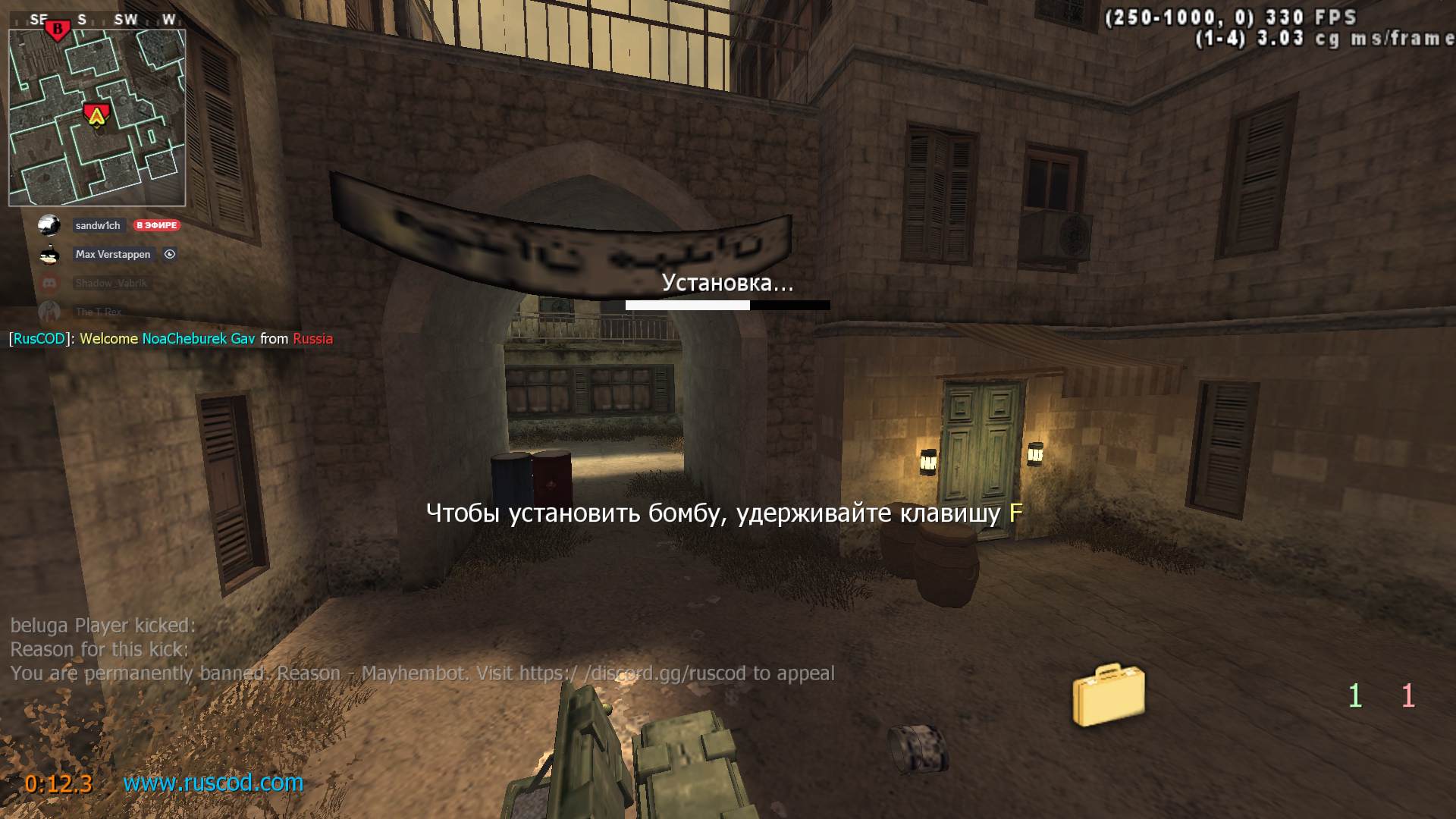Select the A bomb site marker on minimap

pyautogui.click(x=96, y=115)
